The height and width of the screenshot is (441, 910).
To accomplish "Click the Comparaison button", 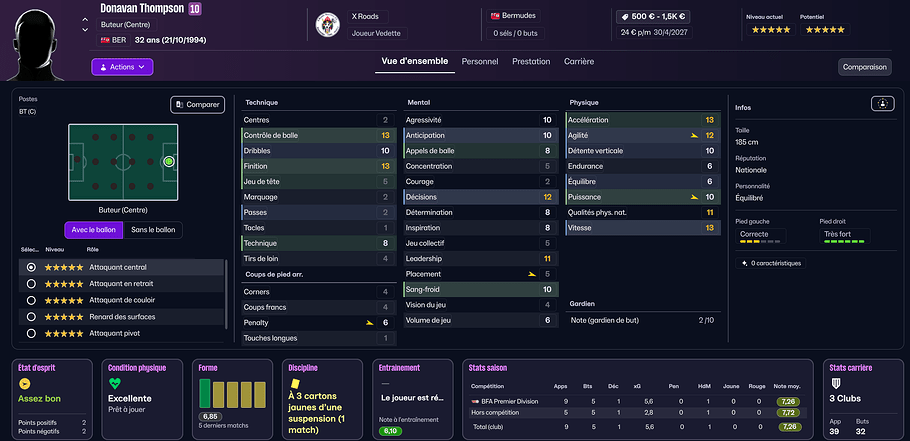I will (864, 67).
